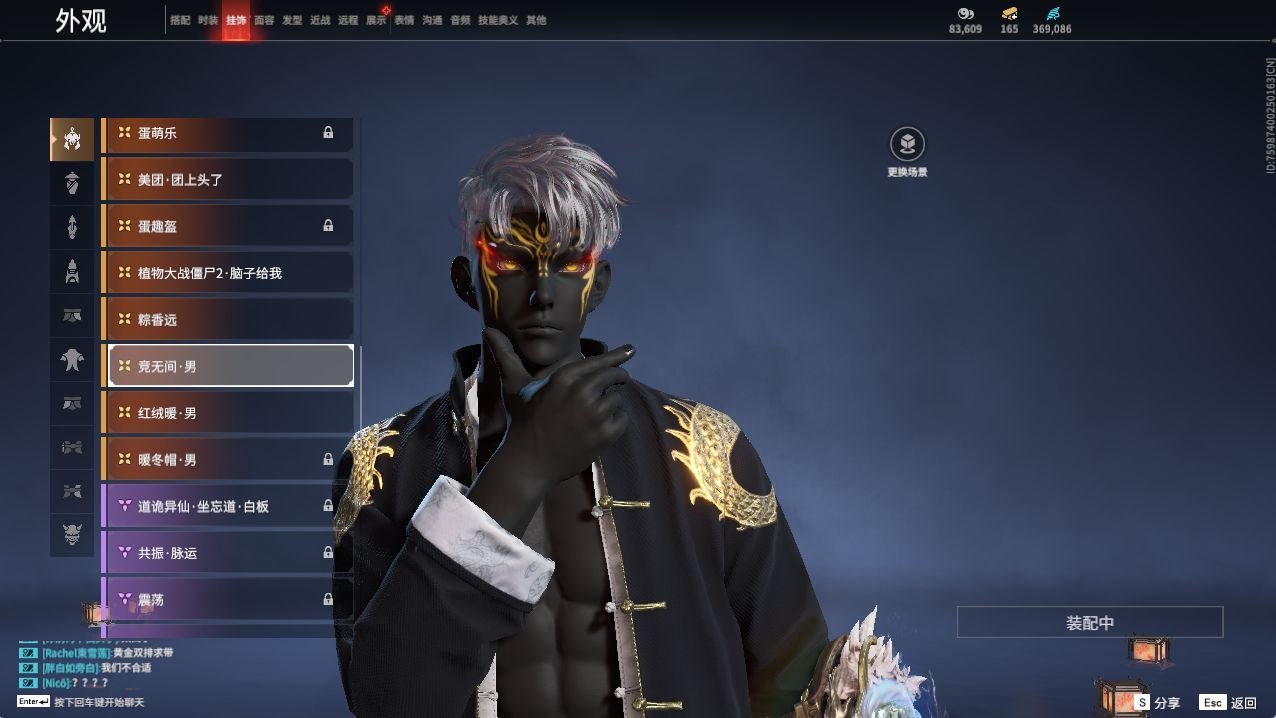Show the 展示 tab

[376, 20]
